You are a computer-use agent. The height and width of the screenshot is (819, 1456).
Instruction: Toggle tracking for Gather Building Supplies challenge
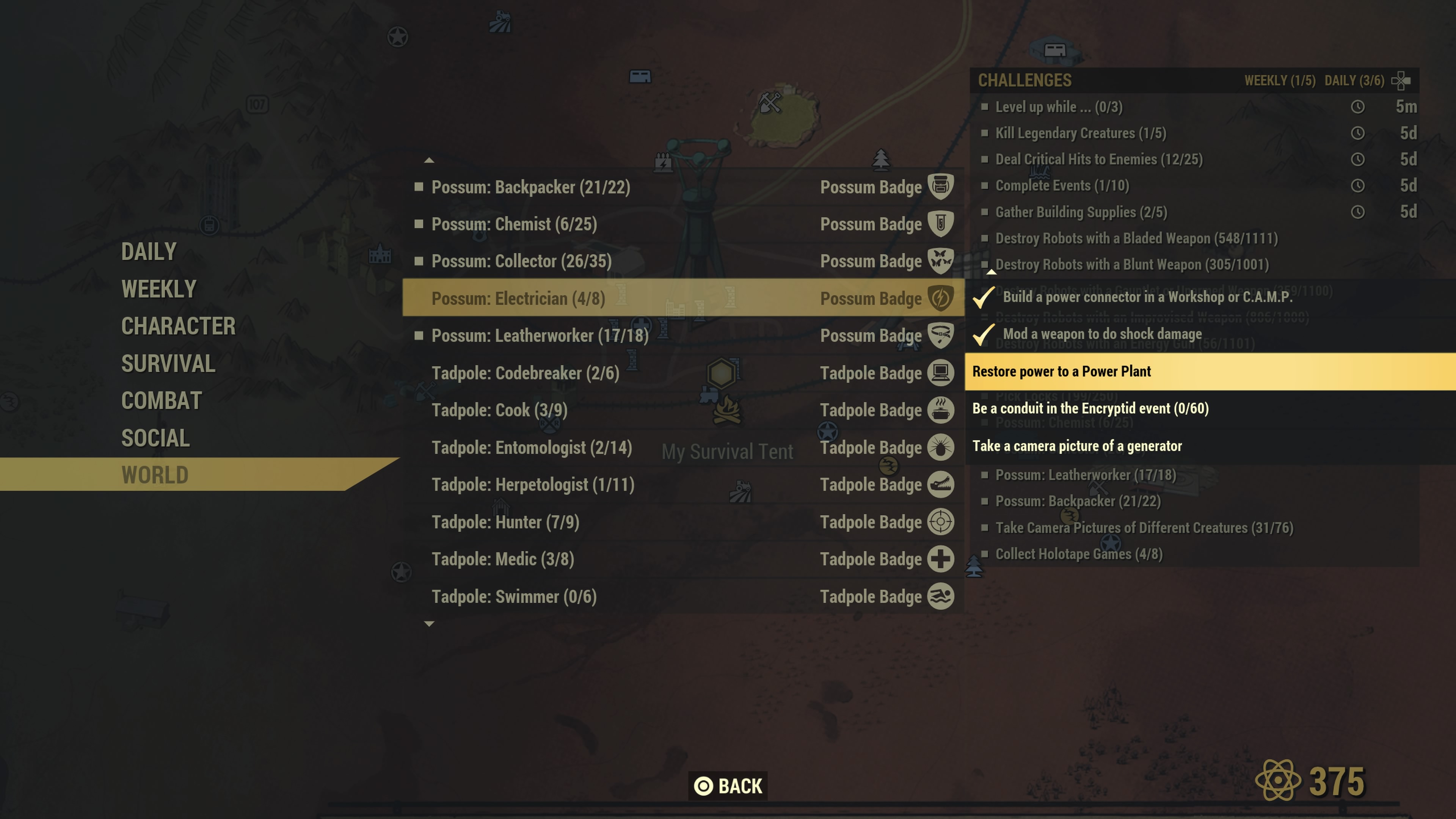986,212
